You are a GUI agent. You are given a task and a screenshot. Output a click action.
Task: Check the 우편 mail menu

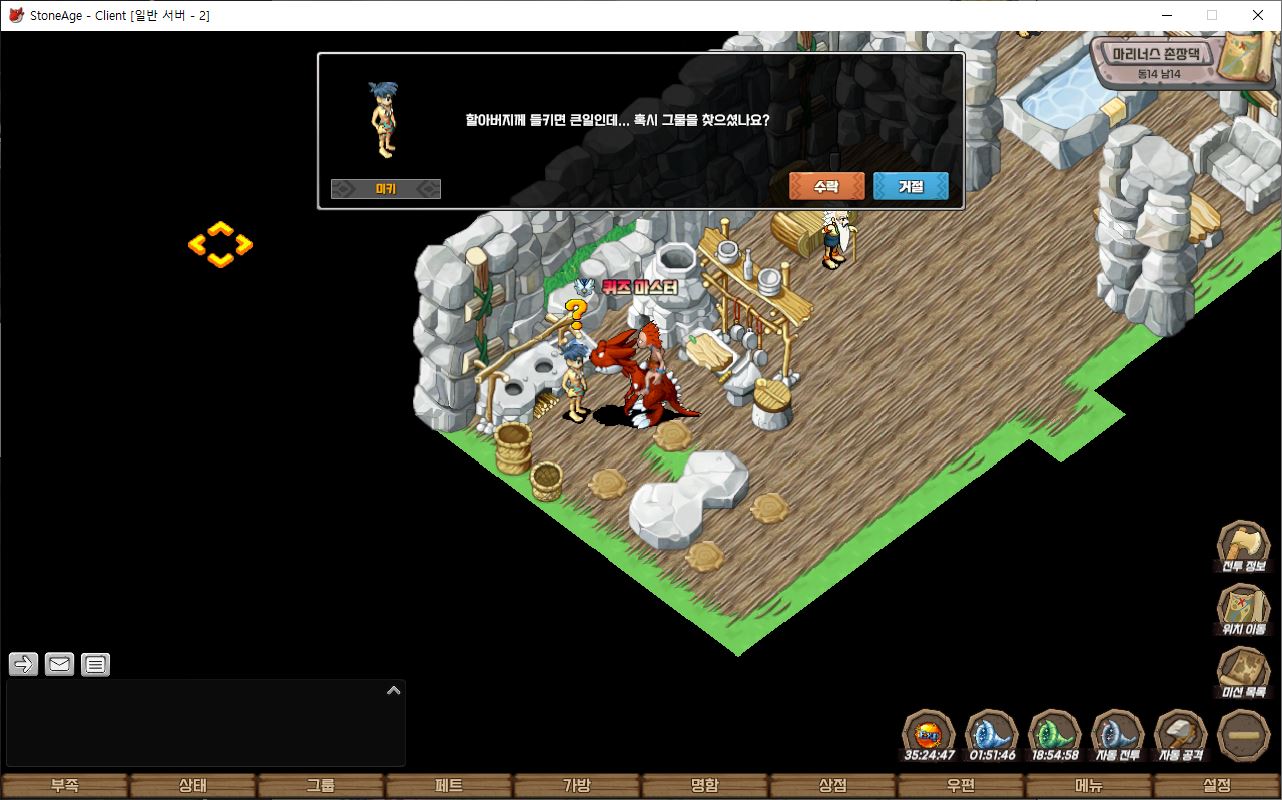click(x=961, y=786)
